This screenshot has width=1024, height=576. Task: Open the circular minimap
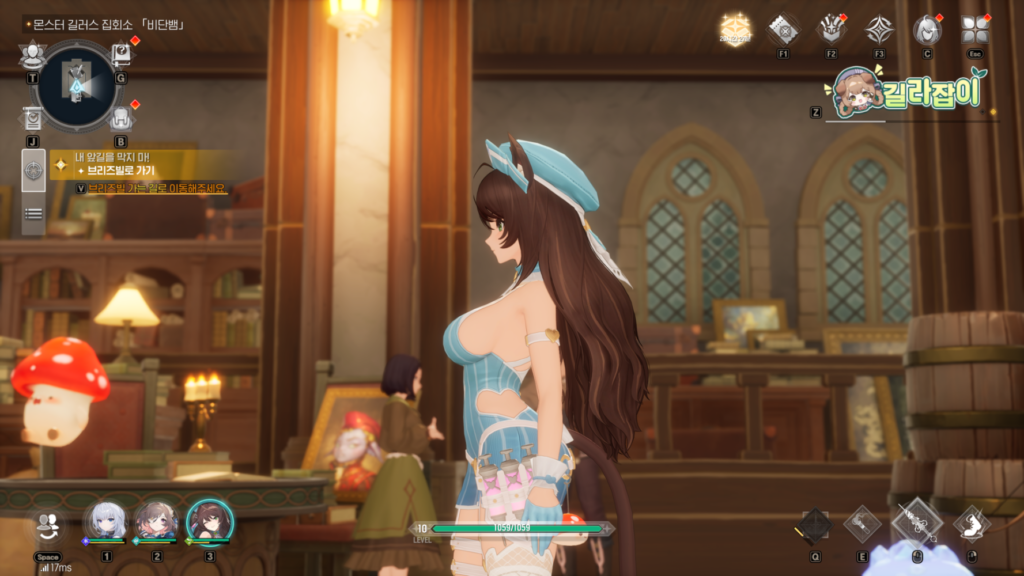click(76, 85)
